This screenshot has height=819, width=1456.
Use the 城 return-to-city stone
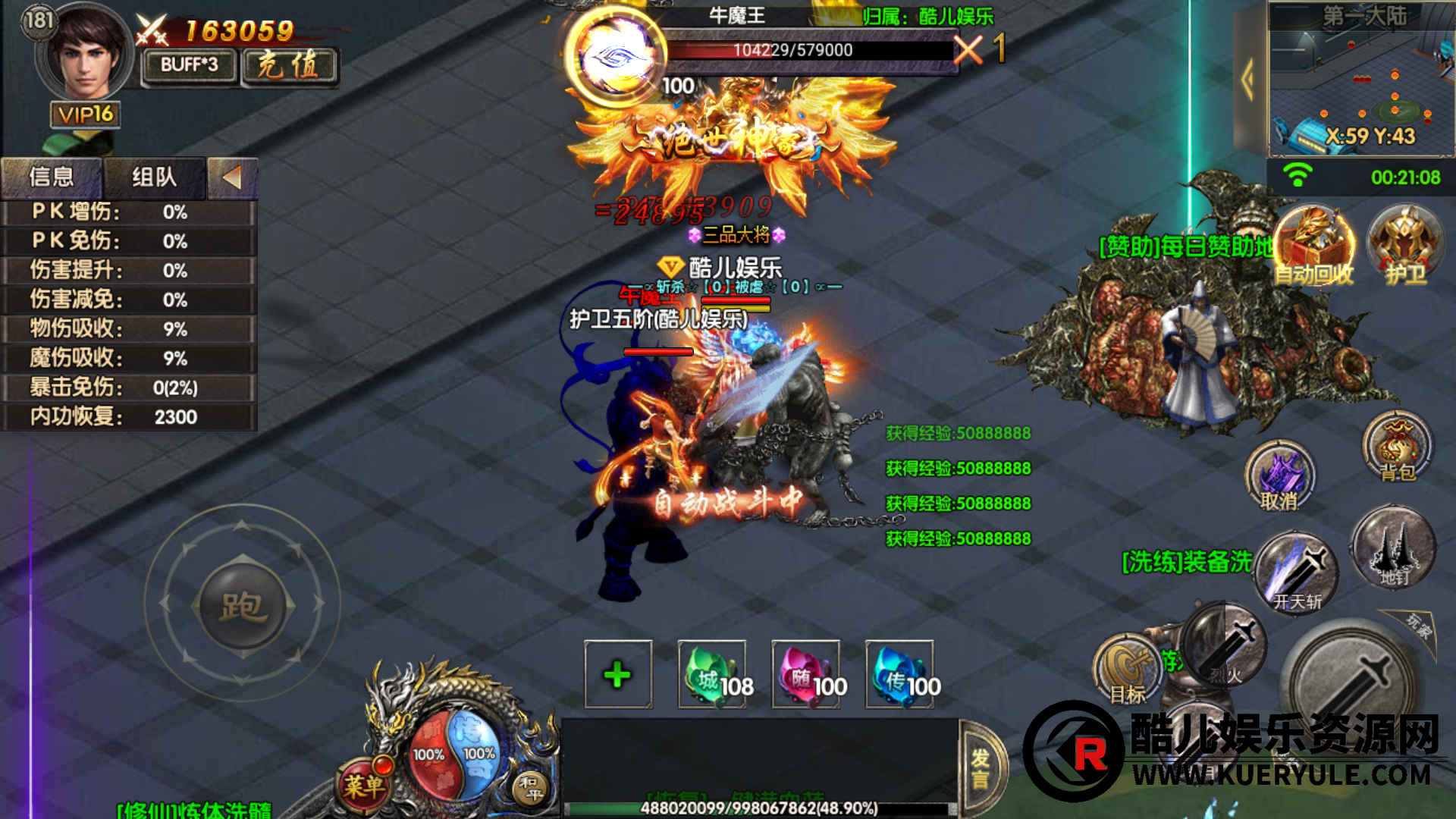coord(712,675)
